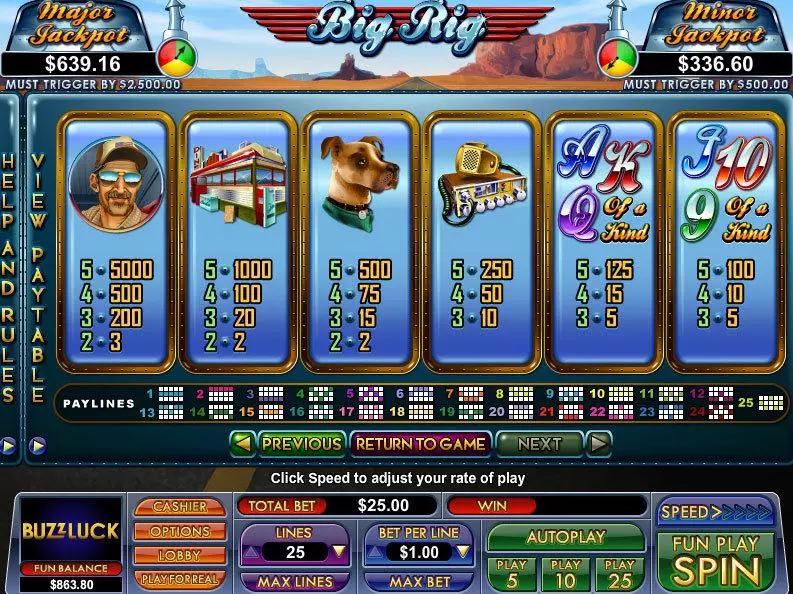
Task: Decrease Lines with the yellow down arrow
Action: pos(339,551)
